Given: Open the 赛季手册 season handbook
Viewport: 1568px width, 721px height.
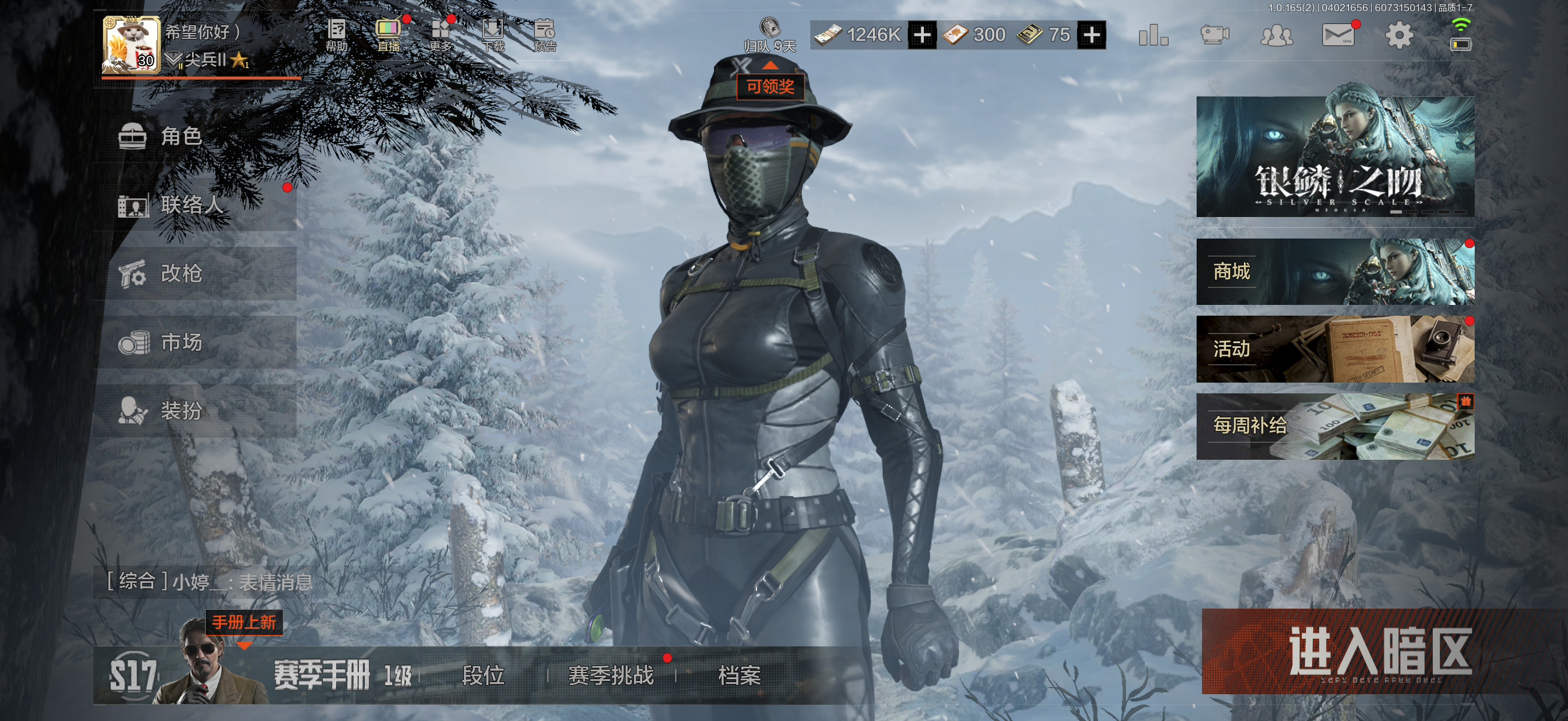Looking at the screenshot, I should point(321,675).
